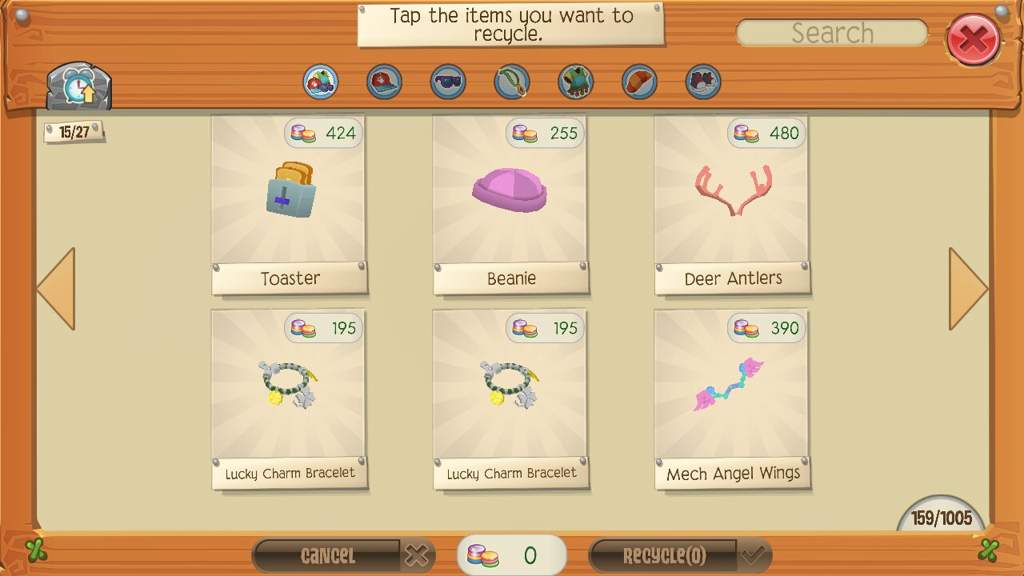Show all clothing items category

click(321, 82)
